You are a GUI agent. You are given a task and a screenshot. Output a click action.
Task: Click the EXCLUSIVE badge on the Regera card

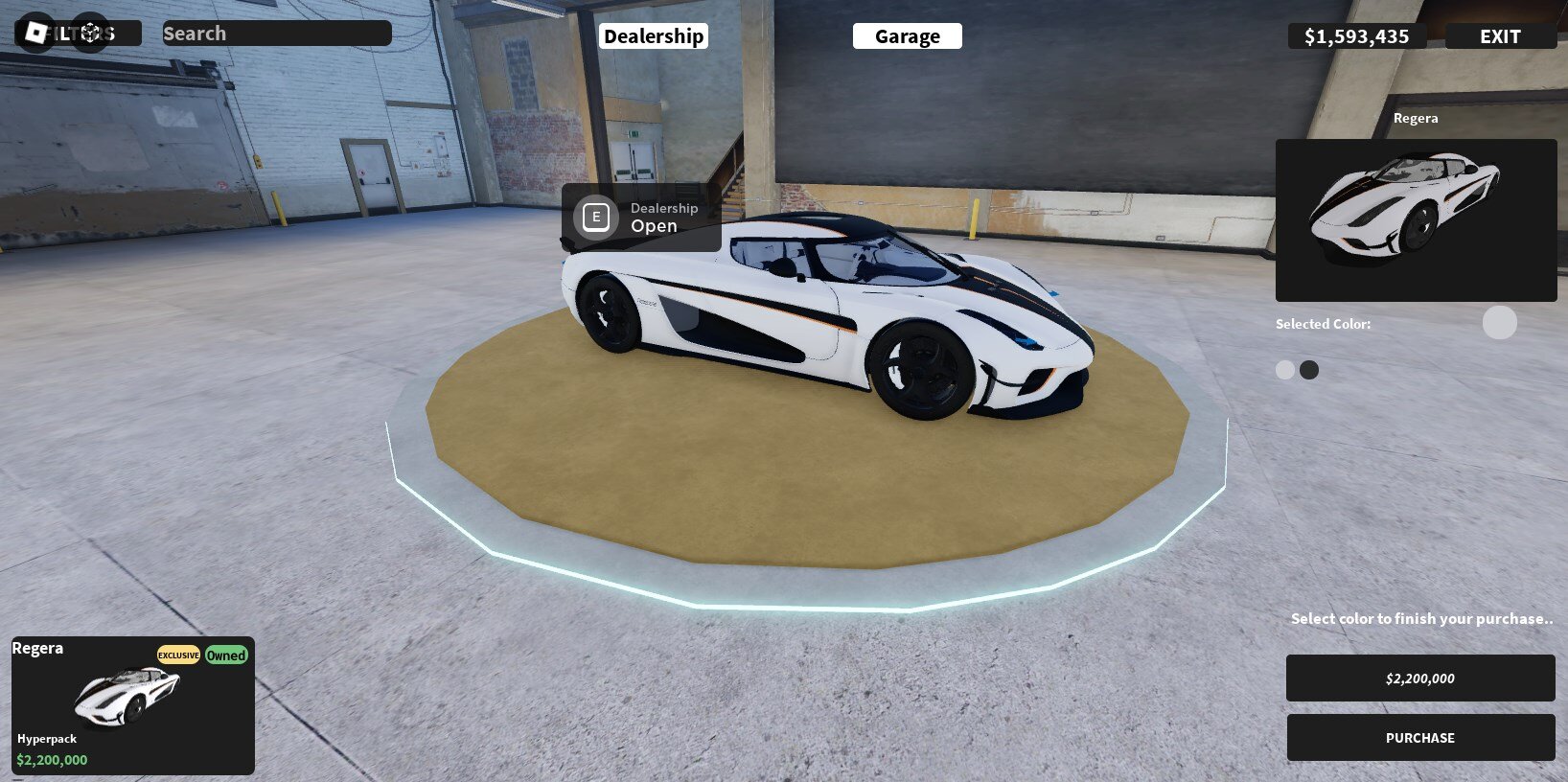click(x=178, y=655)
